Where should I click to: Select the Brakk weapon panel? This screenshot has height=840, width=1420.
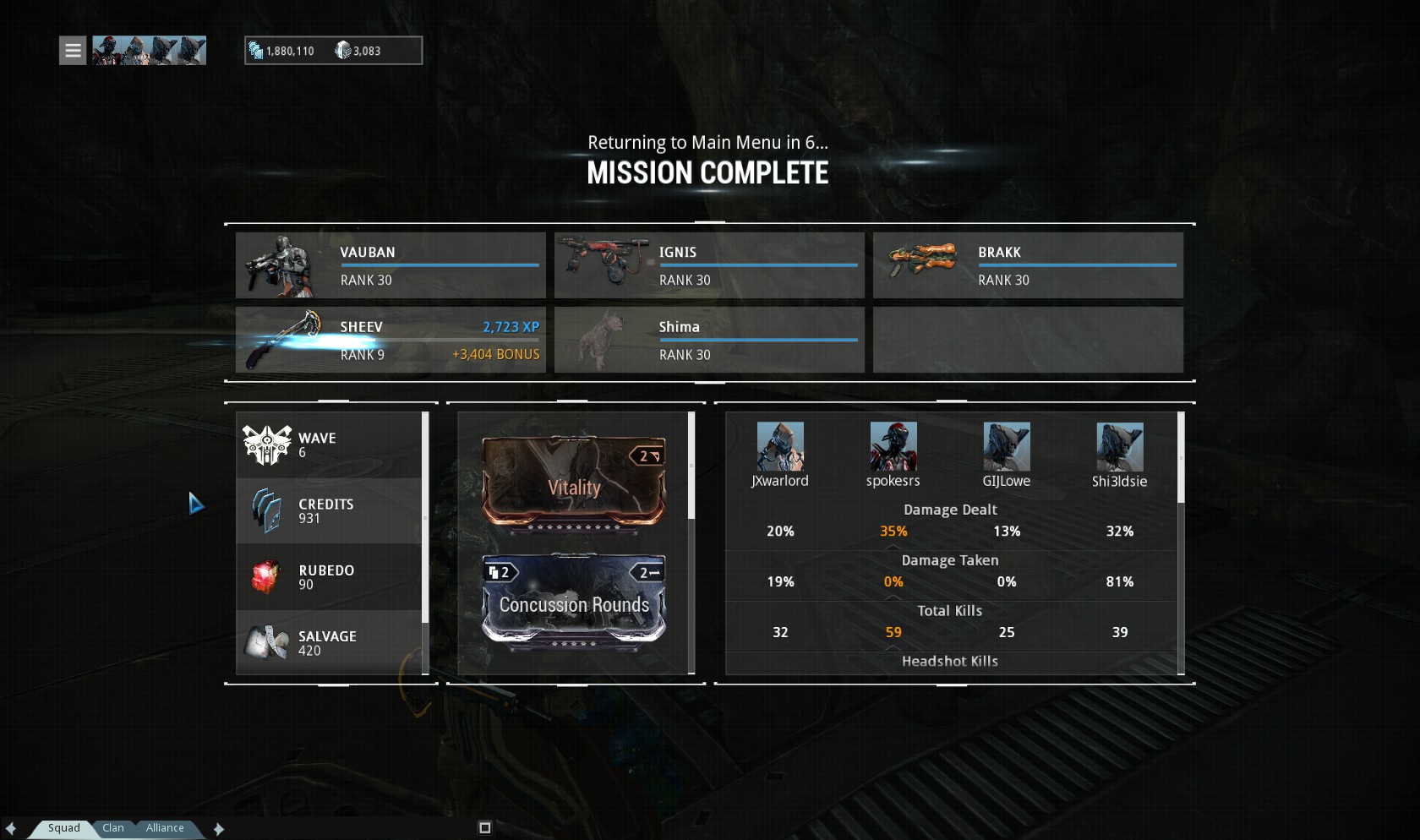pos(1028,265)
